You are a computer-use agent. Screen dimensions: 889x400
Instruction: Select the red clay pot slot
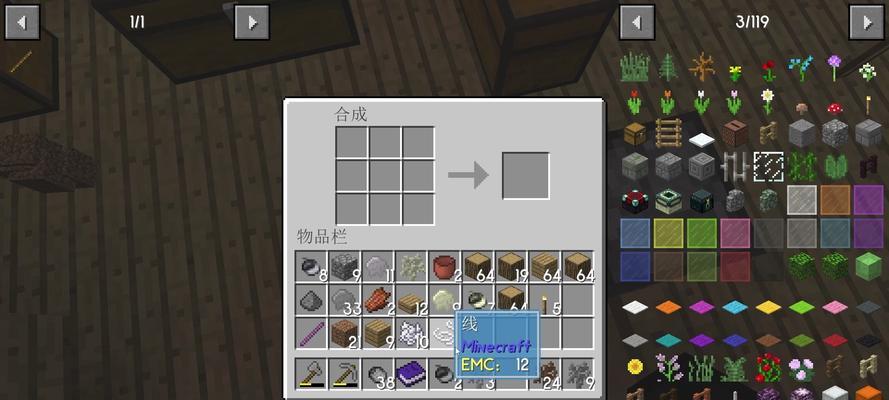tap(444, 267)
